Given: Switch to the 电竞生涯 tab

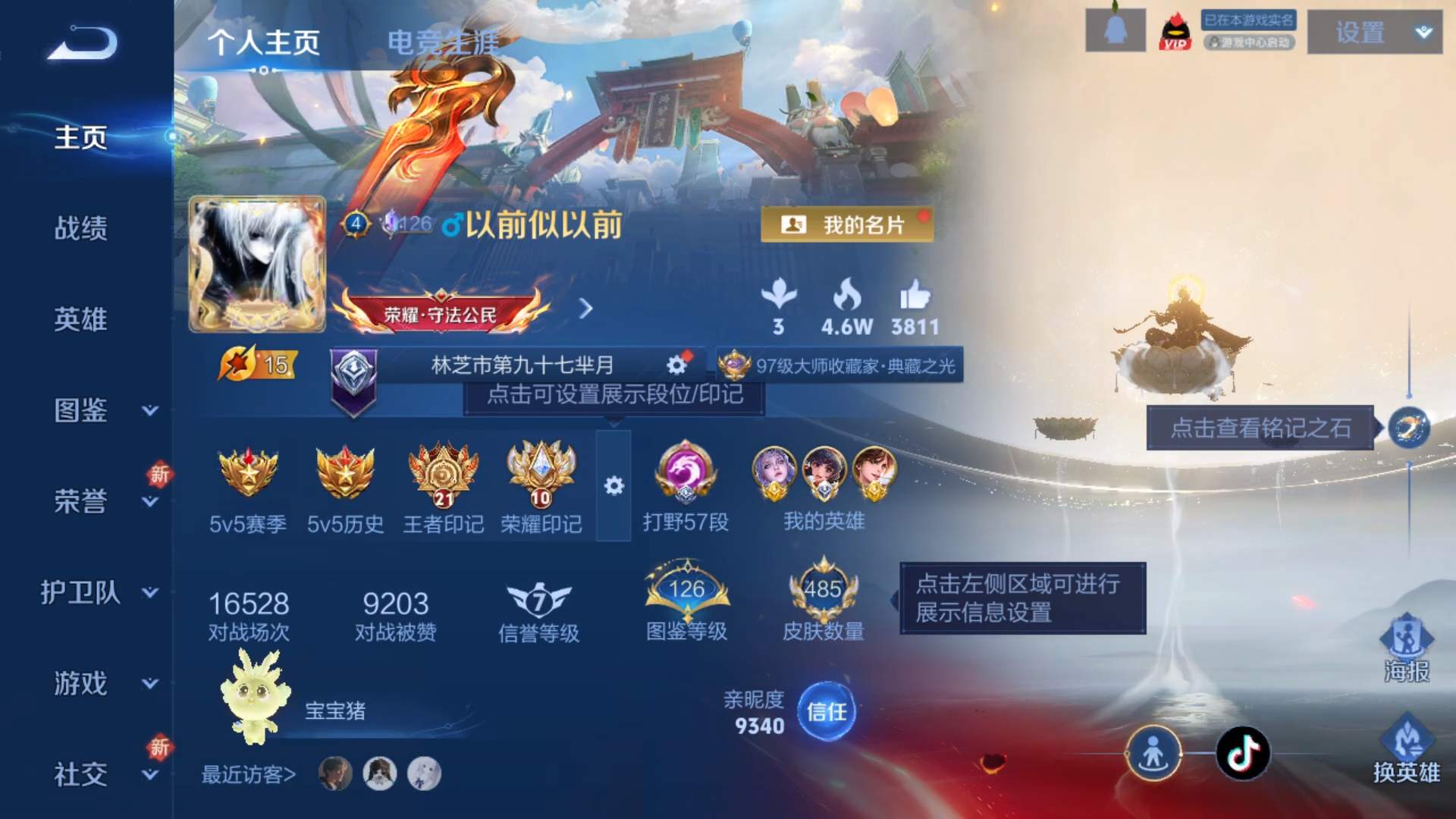Looking at the screenshot, I should (x=444, y=42).
